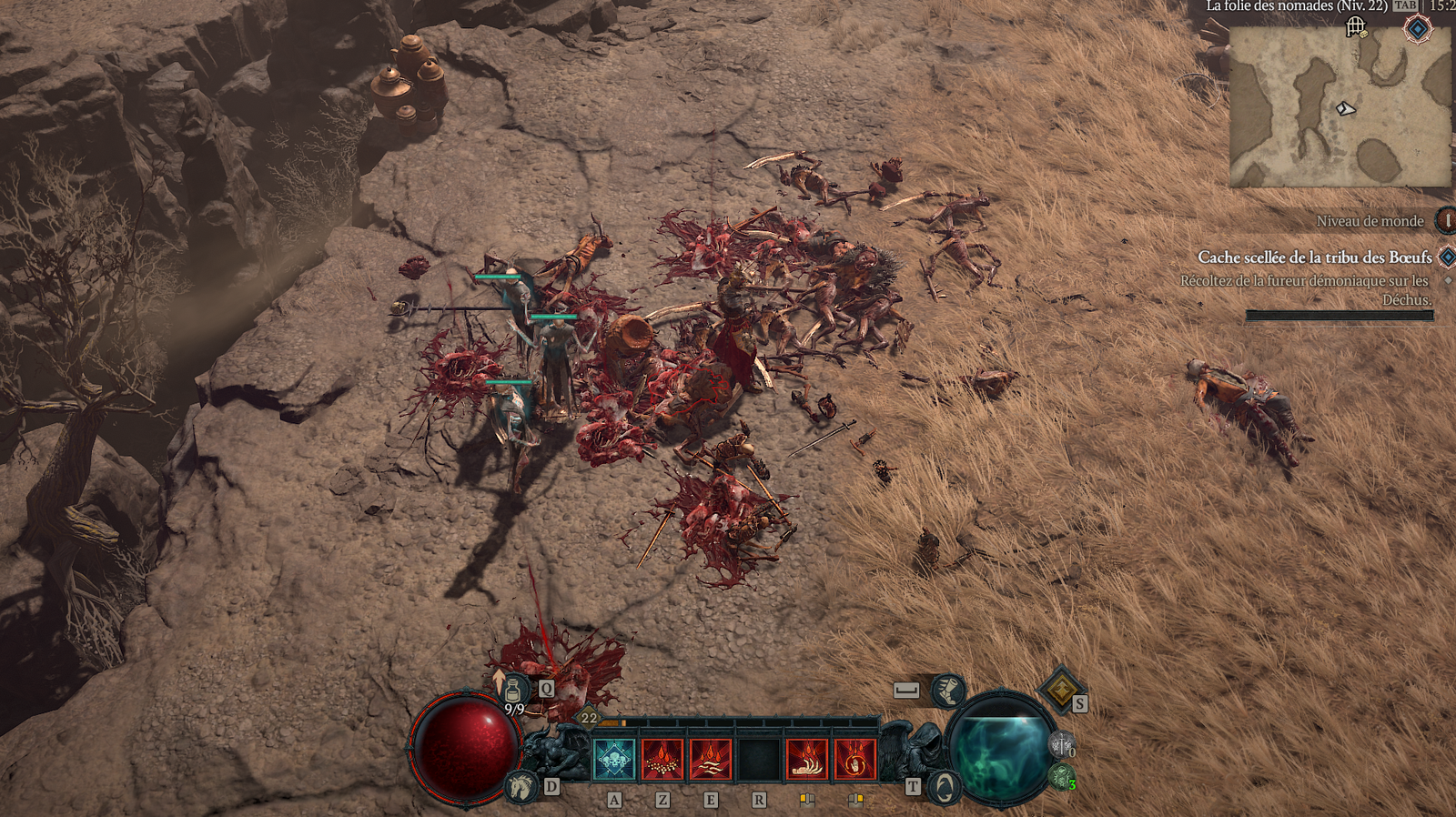Viewport: 1456px width, 817px height.
Task: Summon the horse mount
Action: click(521, 785)
